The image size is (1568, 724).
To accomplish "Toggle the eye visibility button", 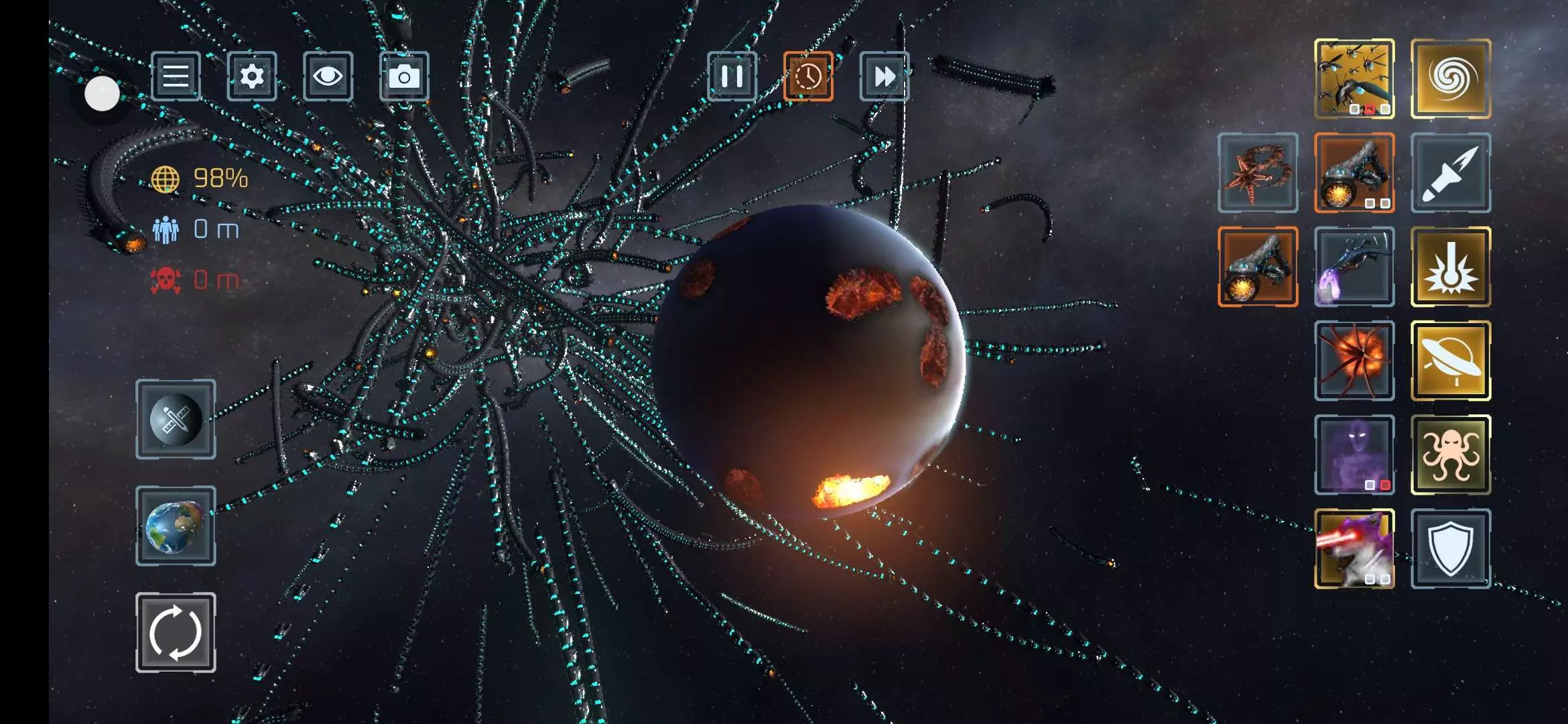I will 328,76.
